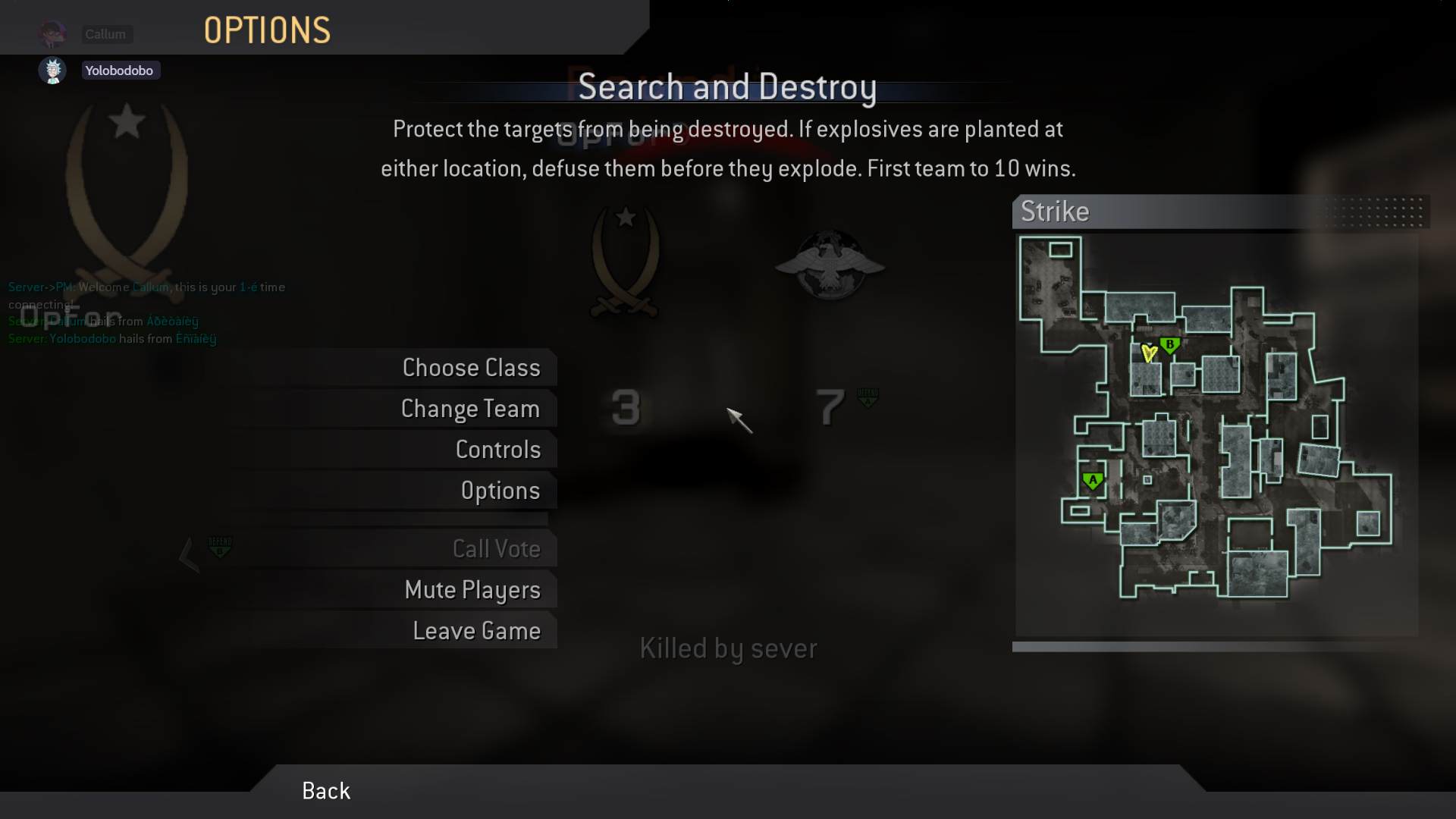Click the DEFEND icon next to the Security score

[x=869, y=397]
